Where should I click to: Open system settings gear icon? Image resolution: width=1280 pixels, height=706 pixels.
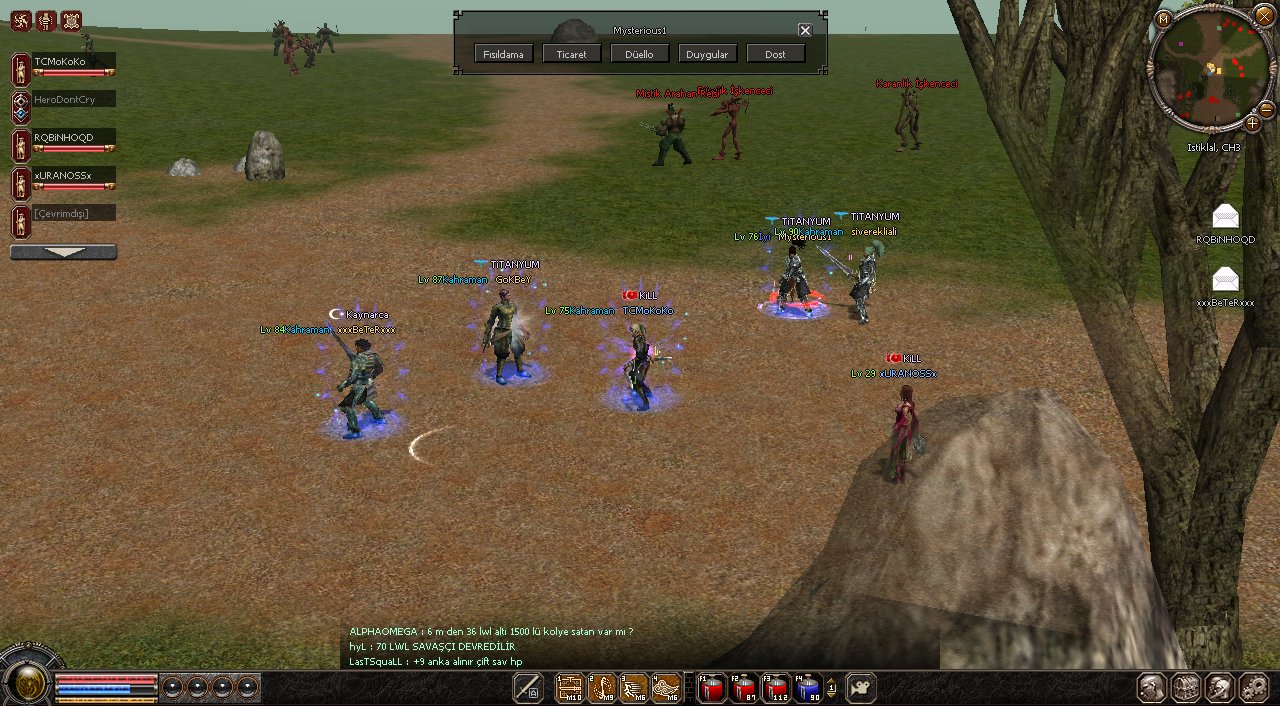click(x=1253, y=687)
